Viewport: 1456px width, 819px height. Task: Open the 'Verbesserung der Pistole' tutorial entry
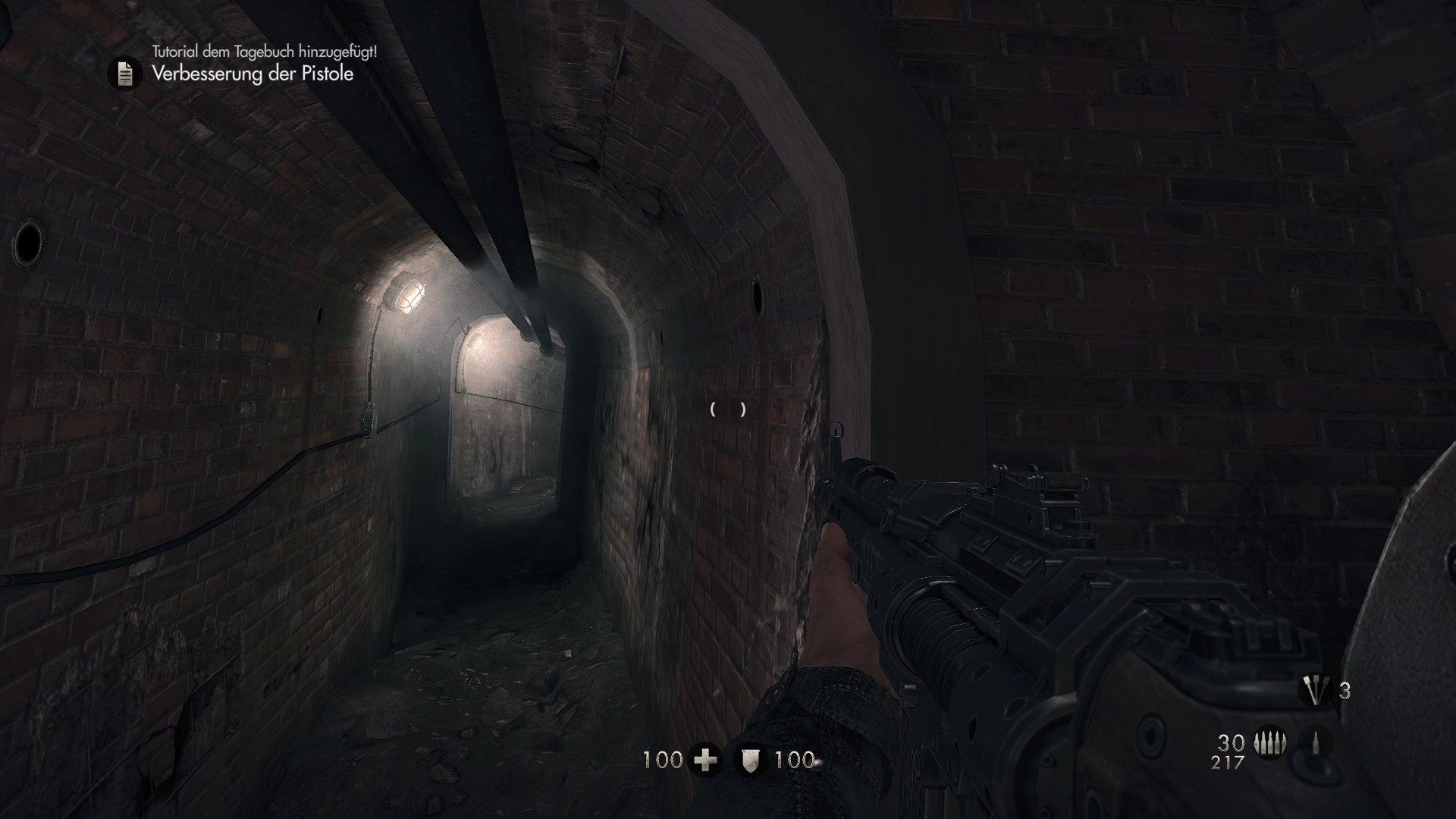coord(253,75)
